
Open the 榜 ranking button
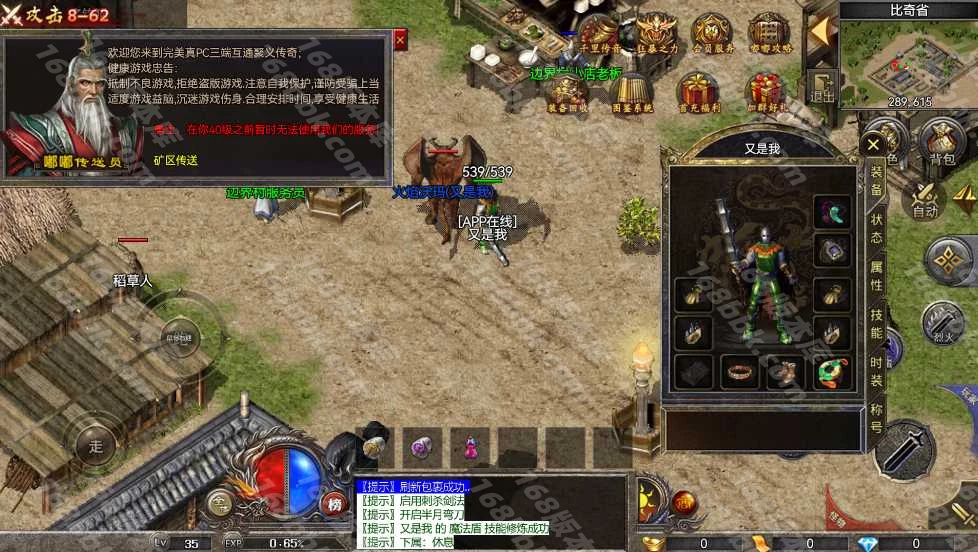[x=334, y=503]
